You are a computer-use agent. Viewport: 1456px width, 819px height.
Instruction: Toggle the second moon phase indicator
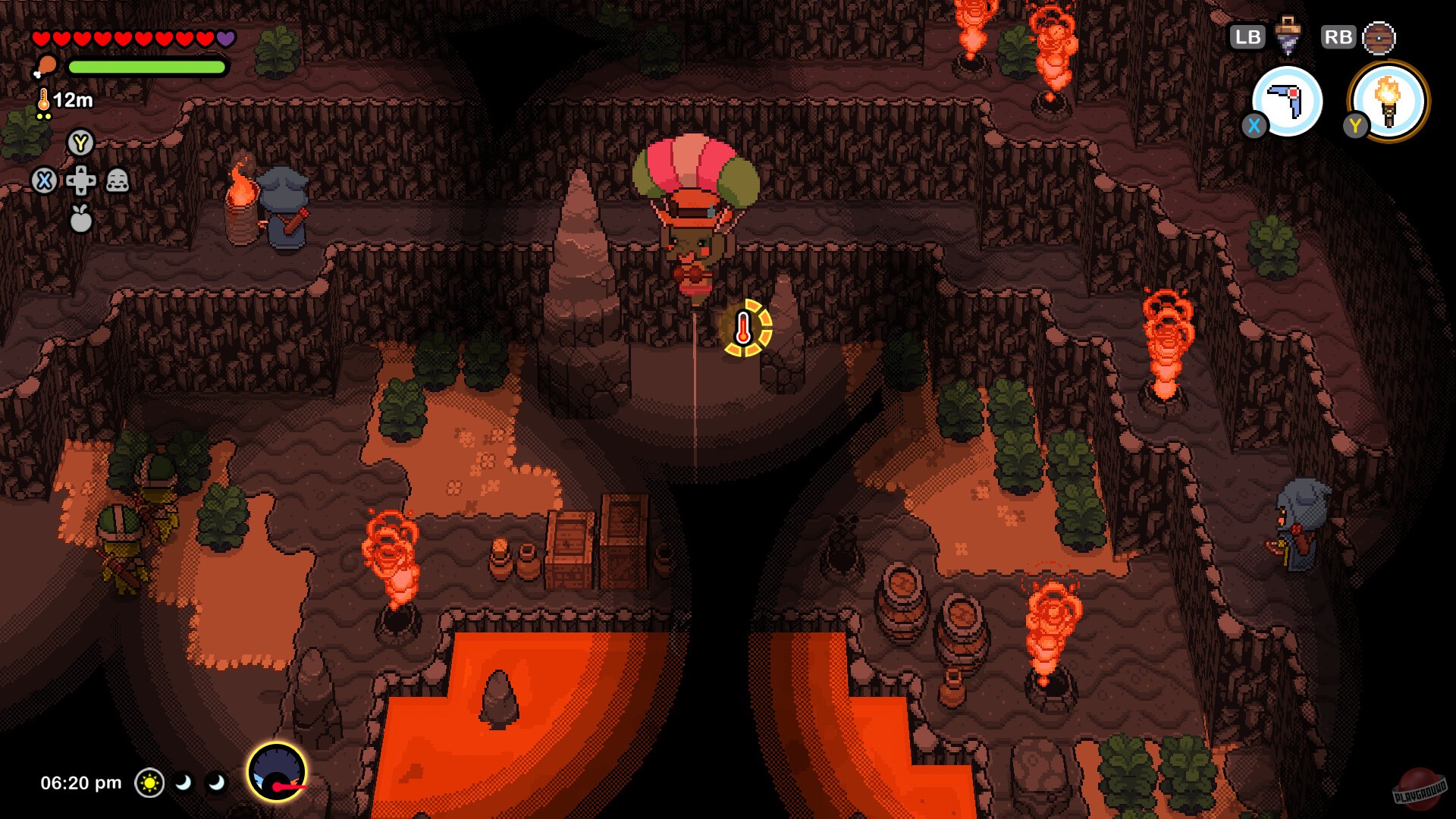point(217,783)
